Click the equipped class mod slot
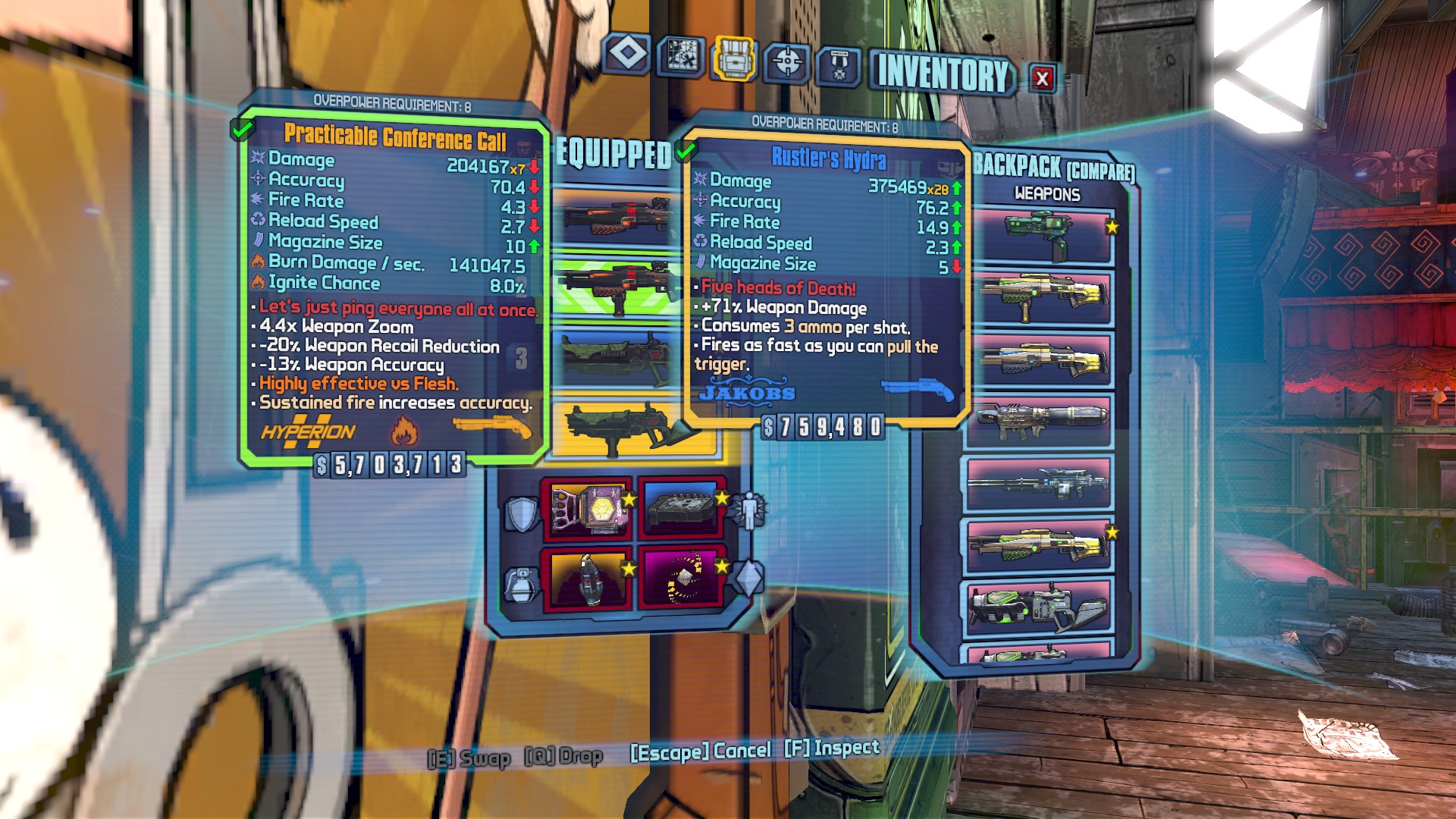The height and width of the screenshot is (819, 1456). (x=680, y=507)
